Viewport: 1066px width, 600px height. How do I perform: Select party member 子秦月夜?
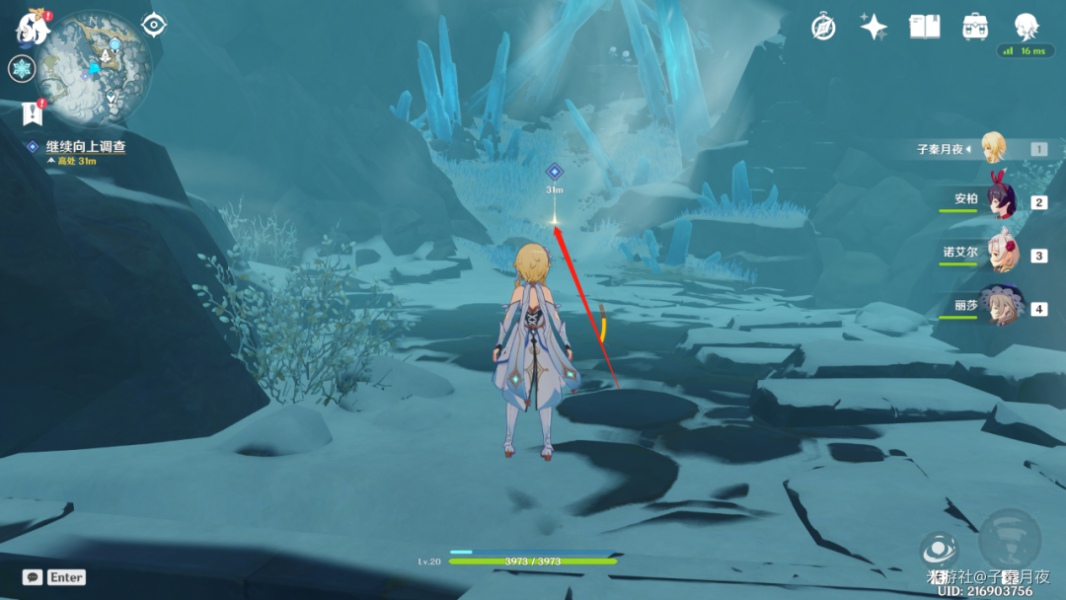[992, 148]
